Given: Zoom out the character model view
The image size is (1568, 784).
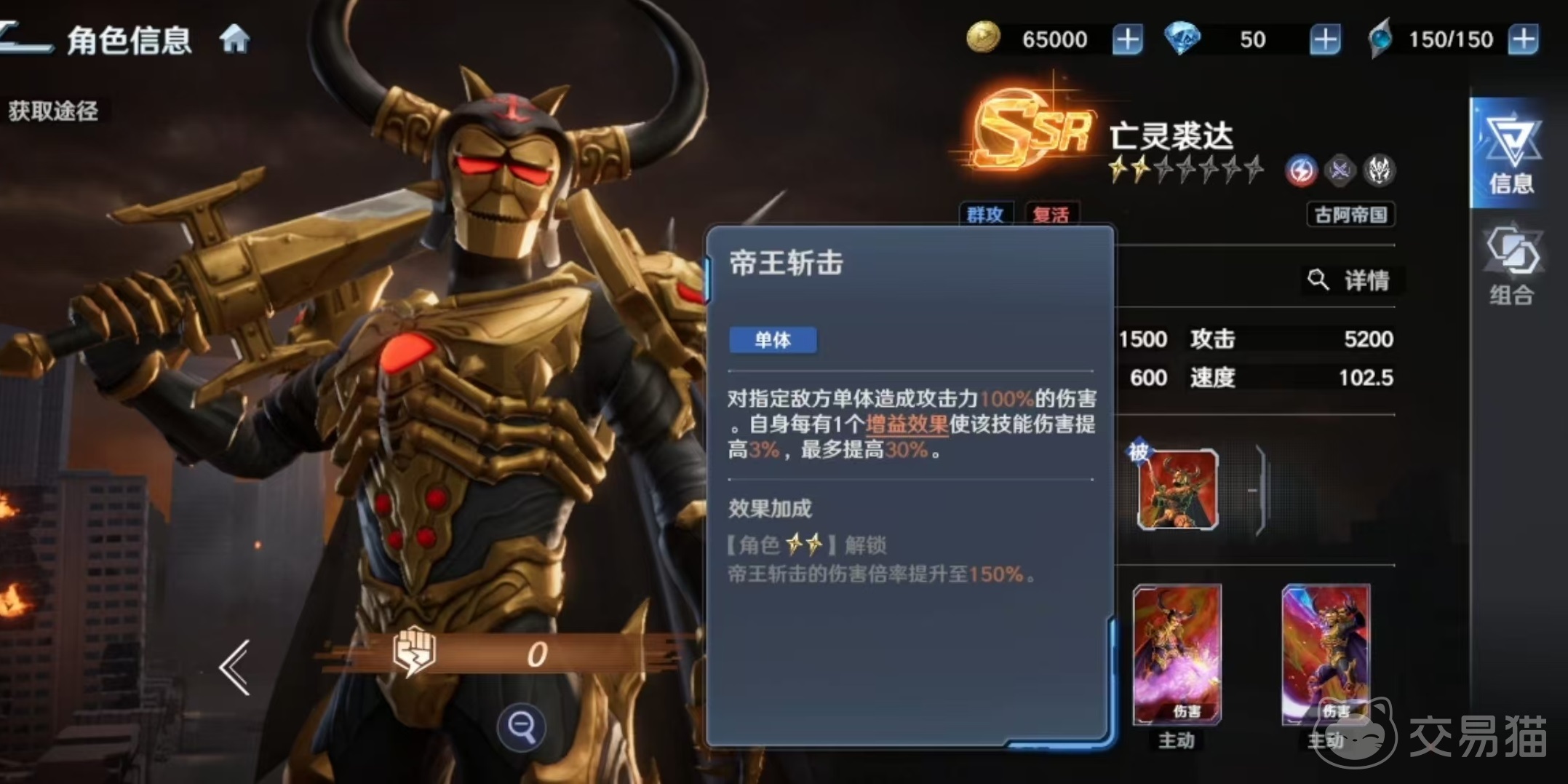Looking at the screenshot, I should point(521,726).
